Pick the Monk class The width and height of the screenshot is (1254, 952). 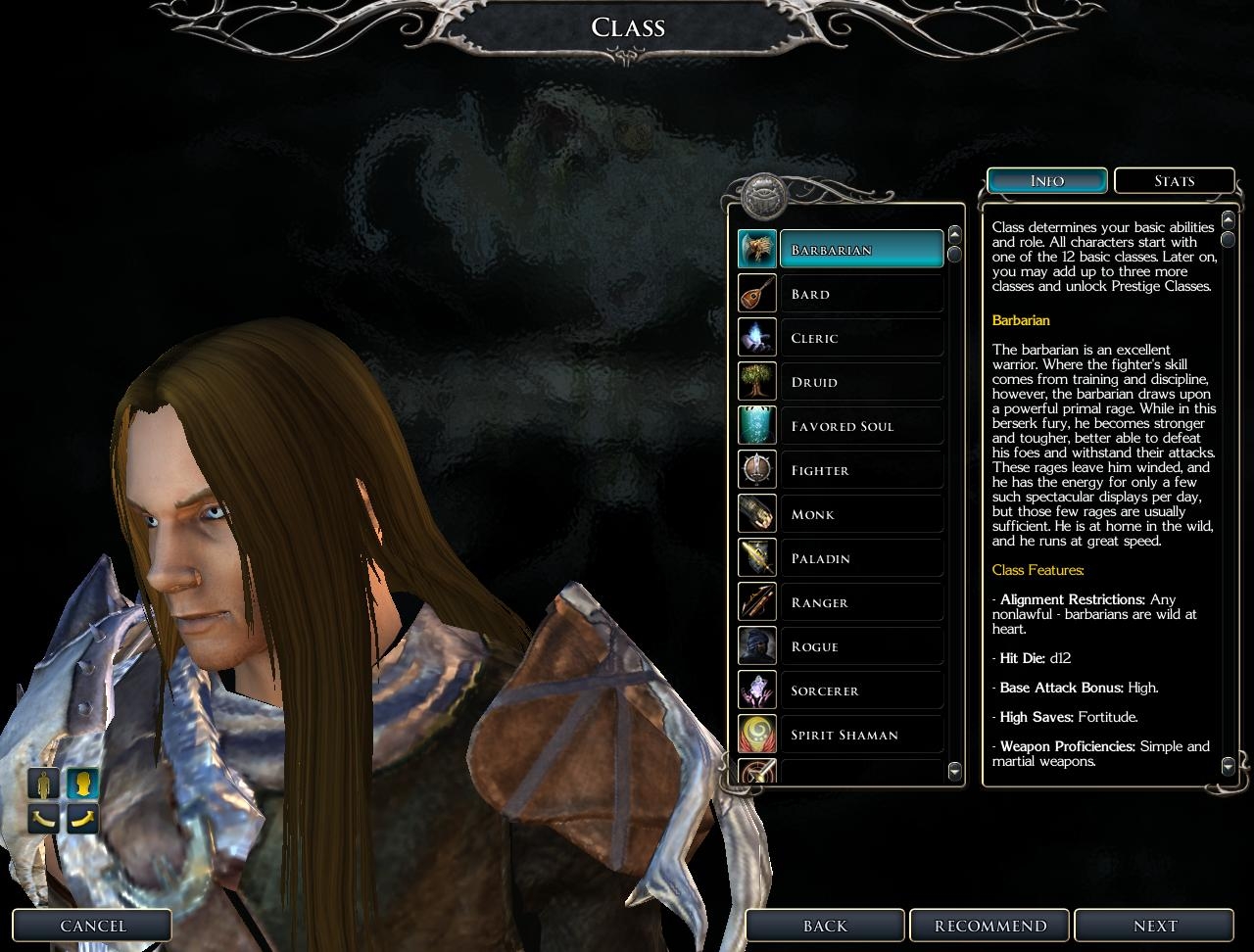[860, 514]
